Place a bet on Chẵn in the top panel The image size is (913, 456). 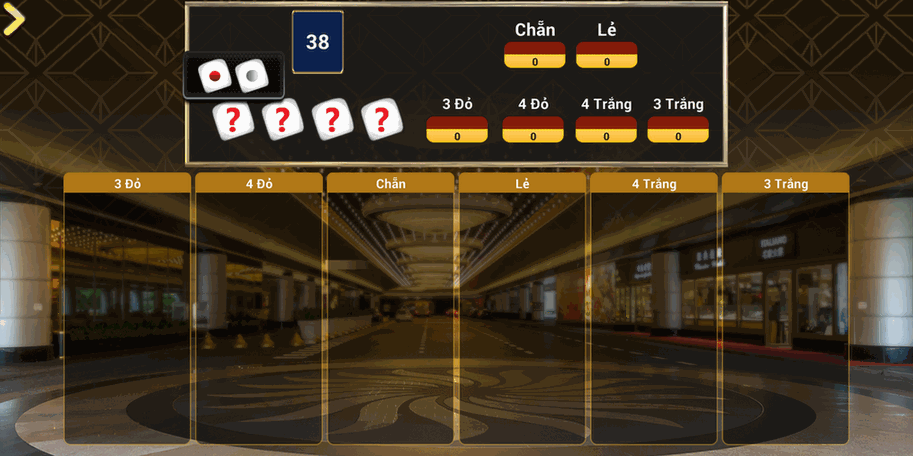[535, 55]
